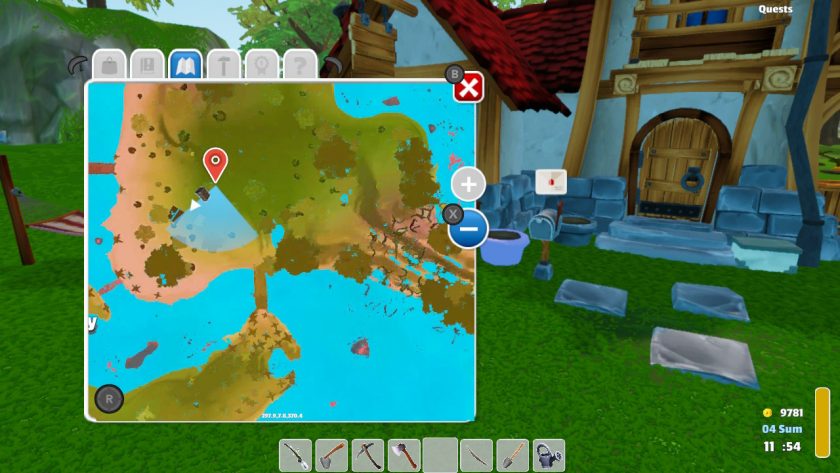Equip the pickaxe from the hotbar
The image size is (840, 473).
(368, 455)
